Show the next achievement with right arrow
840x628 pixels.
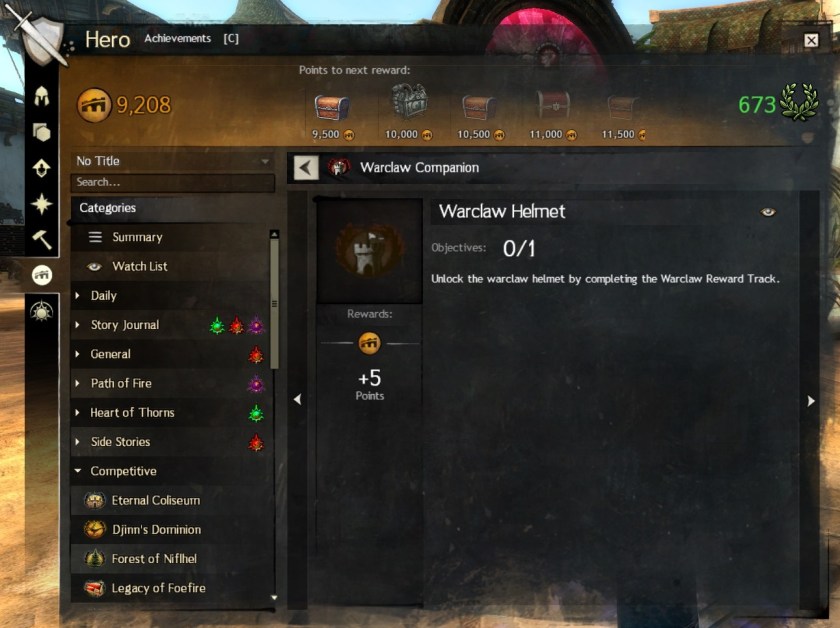coord(811,400)
